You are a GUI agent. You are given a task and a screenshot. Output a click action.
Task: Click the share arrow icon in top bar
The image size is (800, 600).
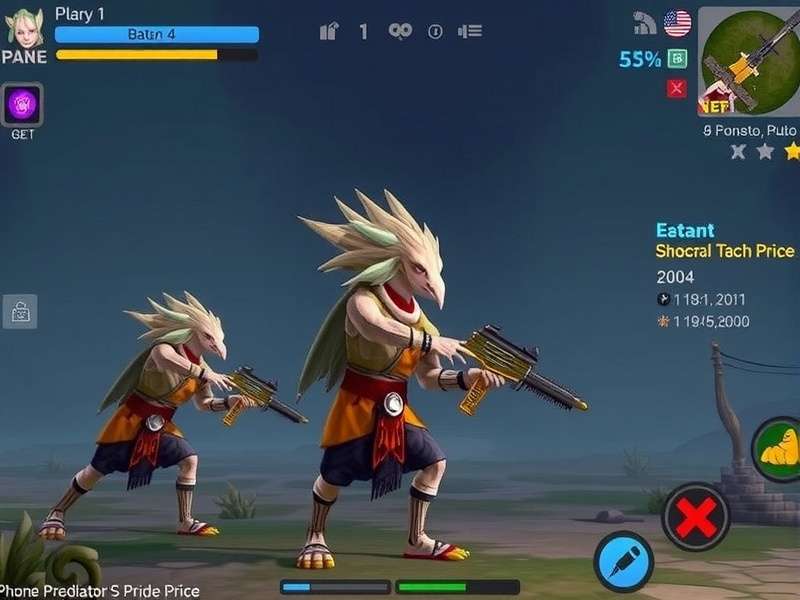[x=329, y=32]
